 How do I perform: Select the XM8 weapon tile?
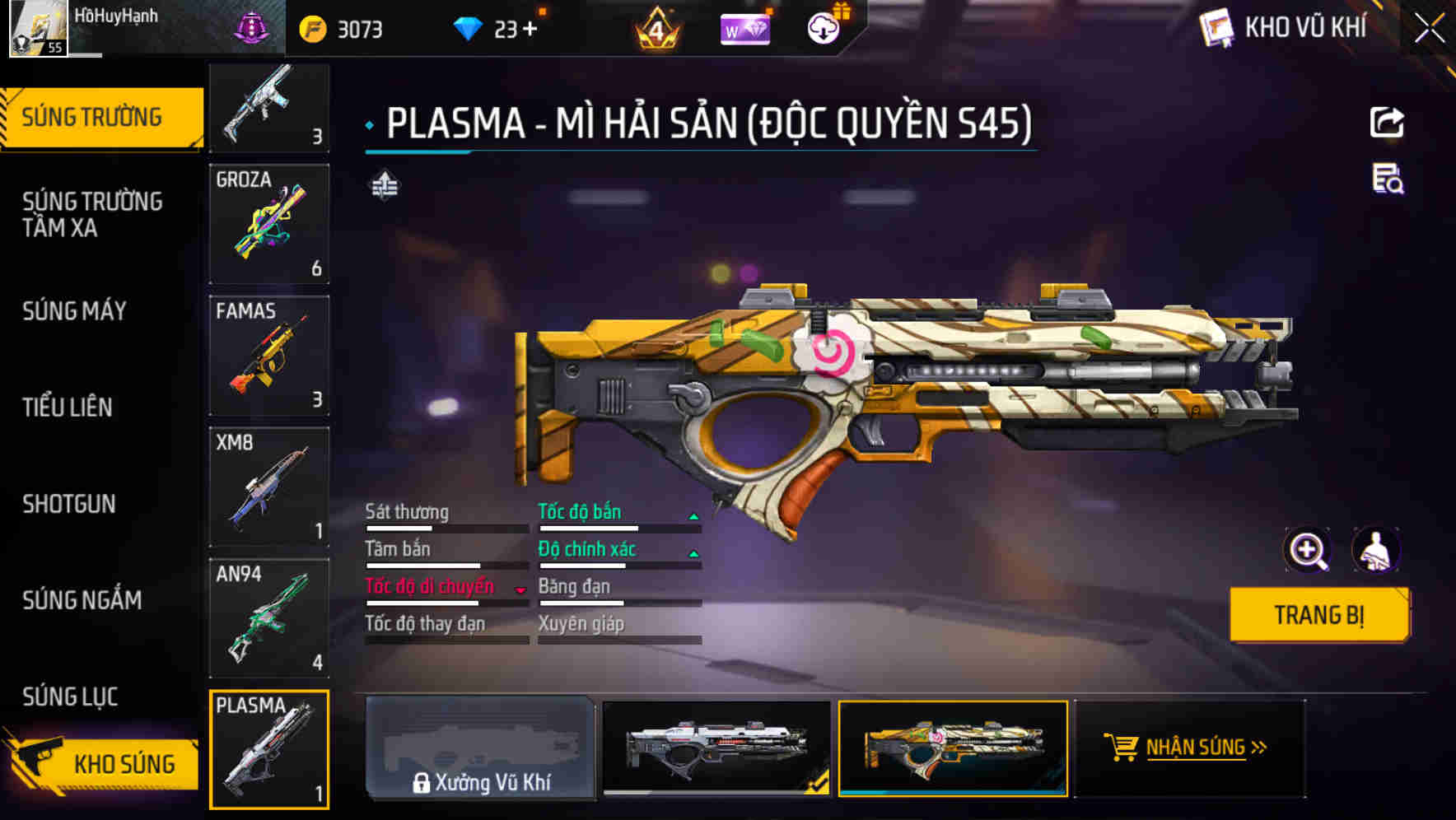[x=269, y=487]
